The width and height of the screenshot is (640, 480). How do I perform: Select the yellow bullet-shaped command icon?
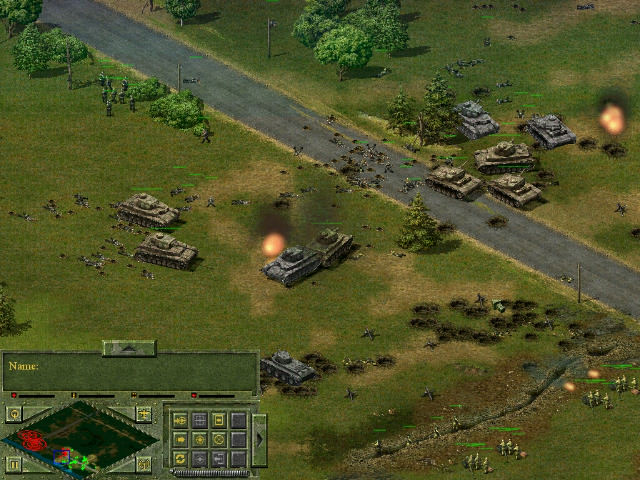point(180,440)
